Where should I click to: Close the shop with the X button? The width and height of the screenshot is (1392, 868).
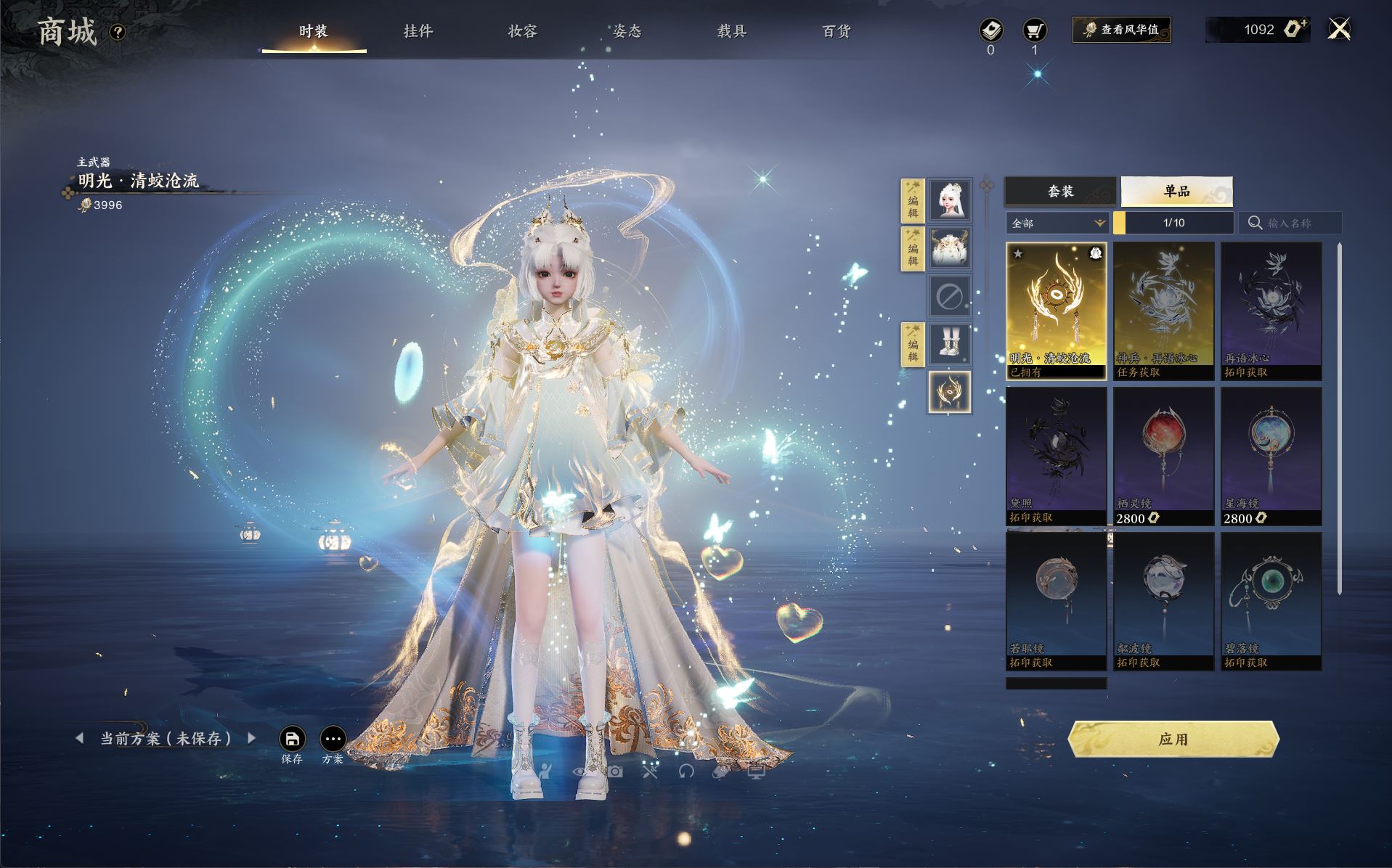pos(1339,30)
